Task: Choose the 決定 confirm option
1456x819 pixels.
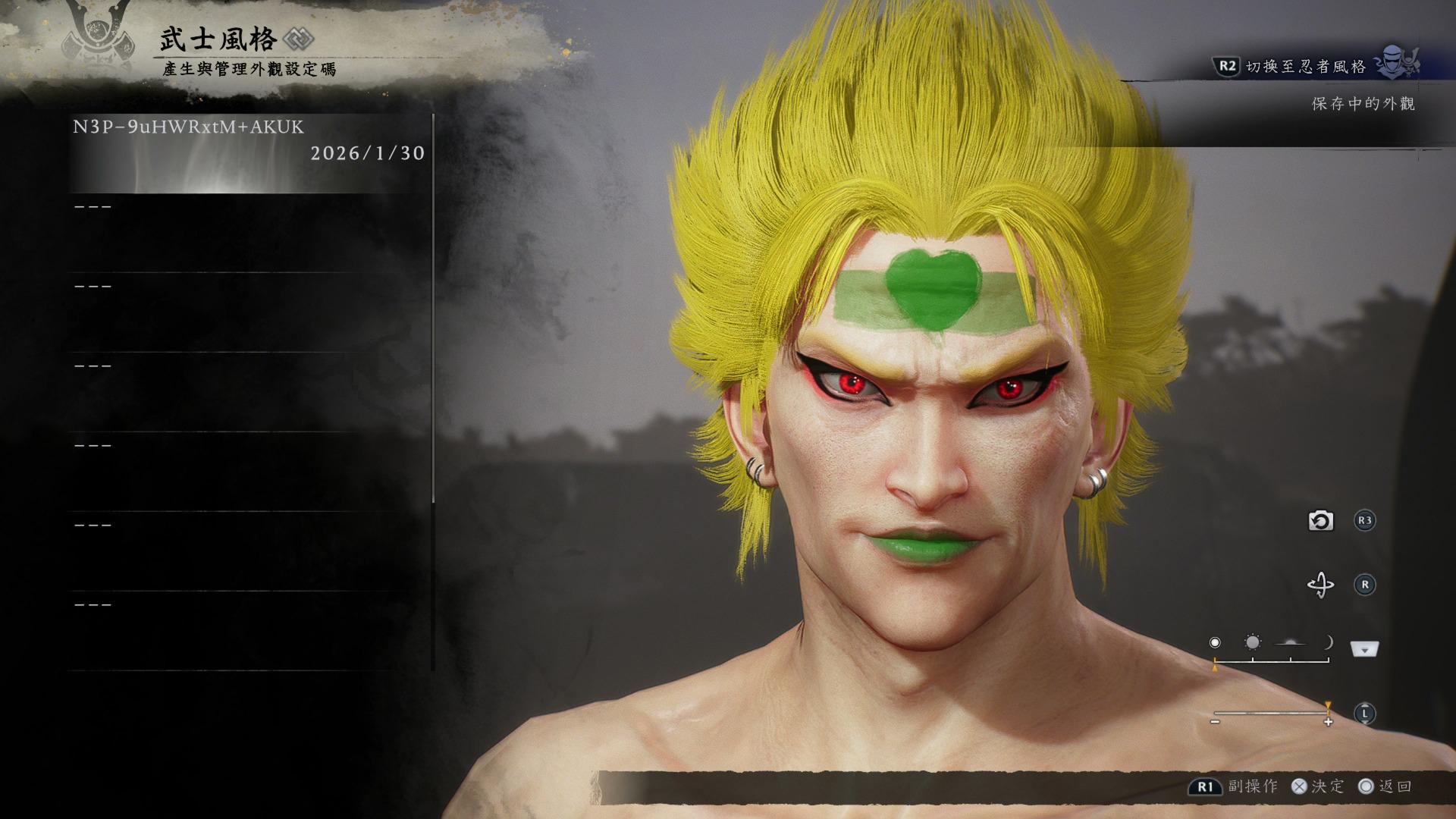Action: [x=1318, y=786]
